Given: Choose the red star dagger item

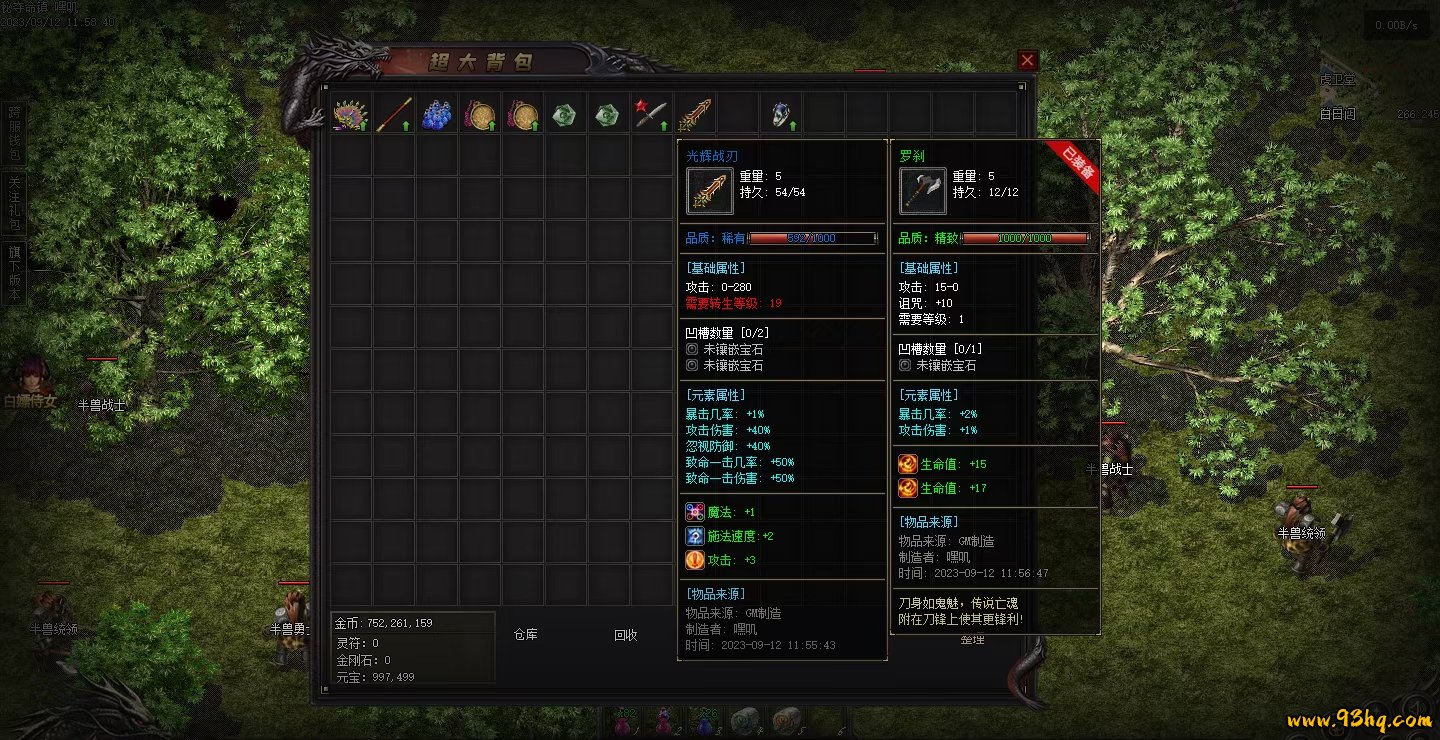Looking at the screenshot, I should (651, 114).
